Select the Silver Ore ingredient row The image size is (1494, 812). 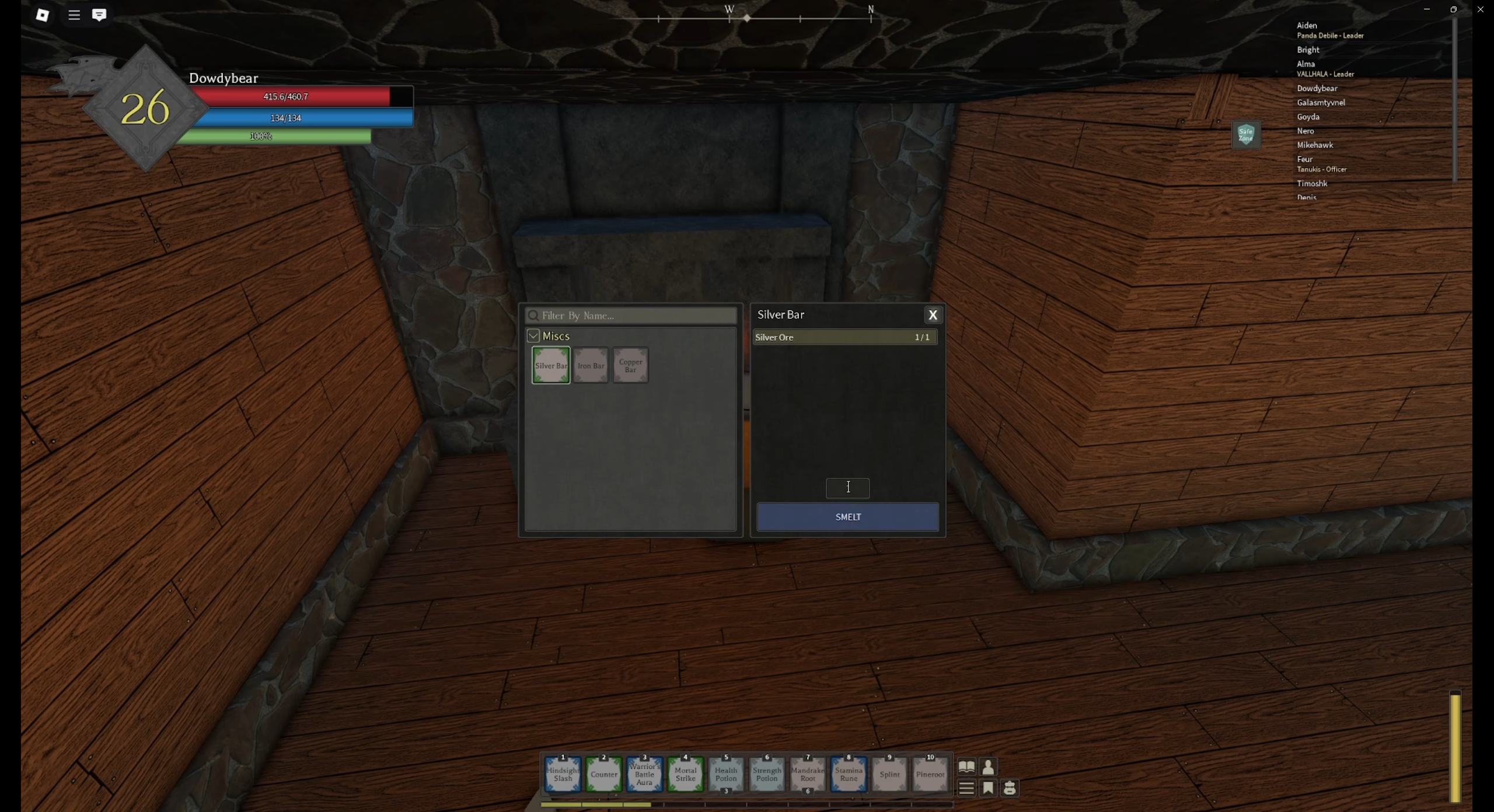click(844, 337)
